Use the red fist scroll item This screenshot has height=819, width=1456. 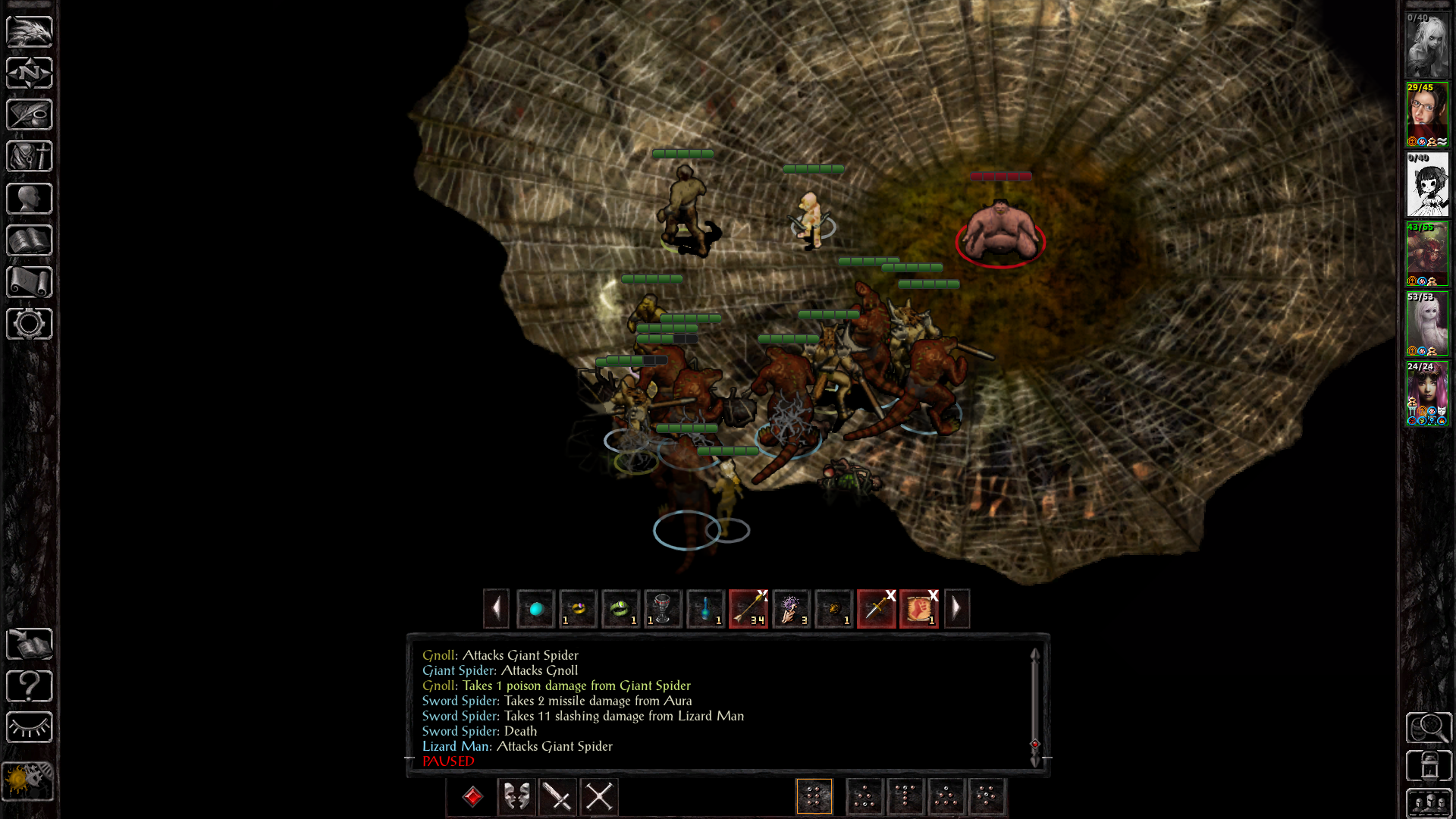[918, 608]
